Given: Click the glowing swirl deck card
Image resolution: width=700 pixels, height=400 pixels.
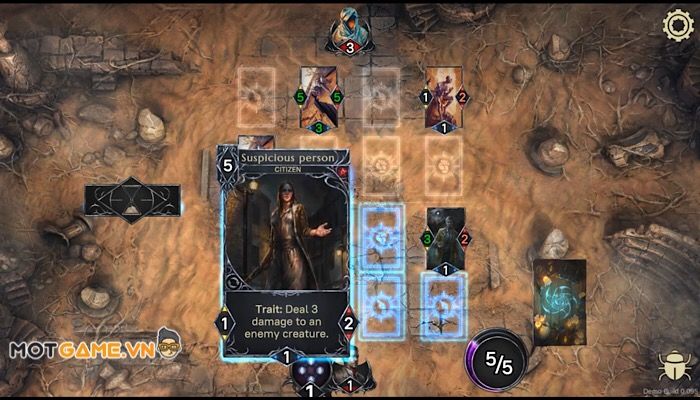Looking at the screenshot, I should [559, 301].
